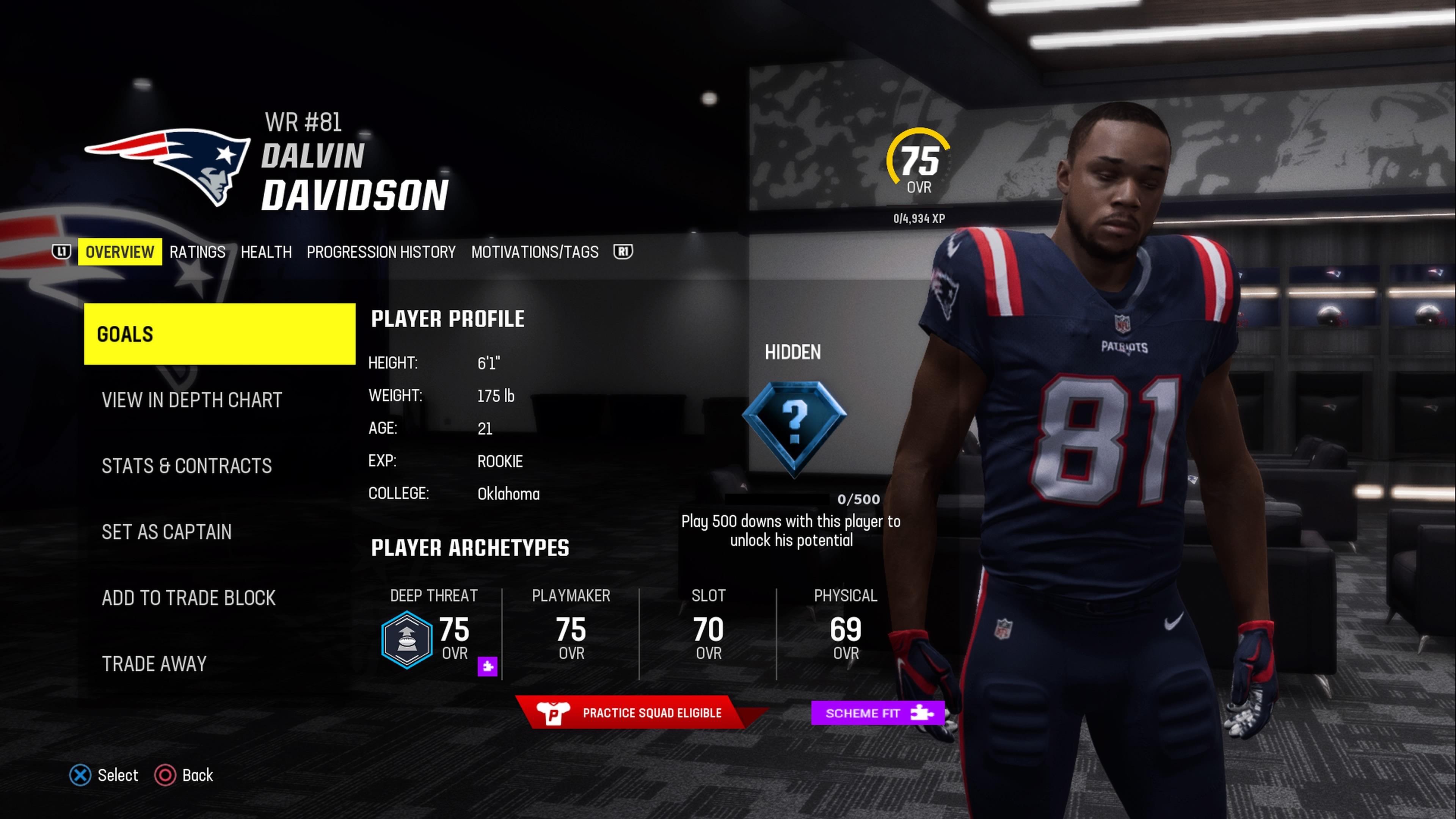Show the Progression History tab

pos(381,252)
